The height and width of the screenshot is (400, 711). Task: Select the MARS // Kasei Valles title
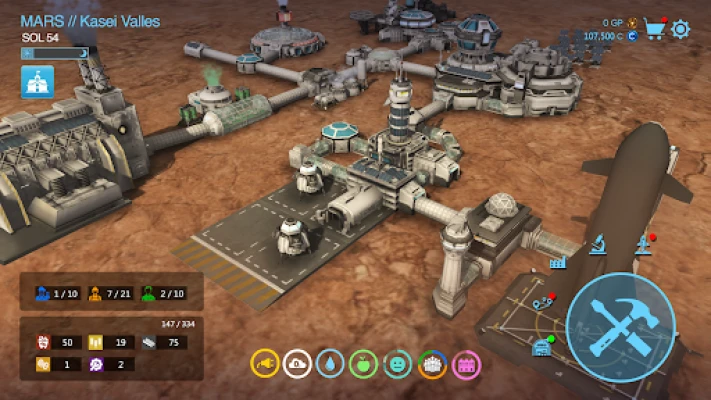pyautogui.click(x=90, y=21)
